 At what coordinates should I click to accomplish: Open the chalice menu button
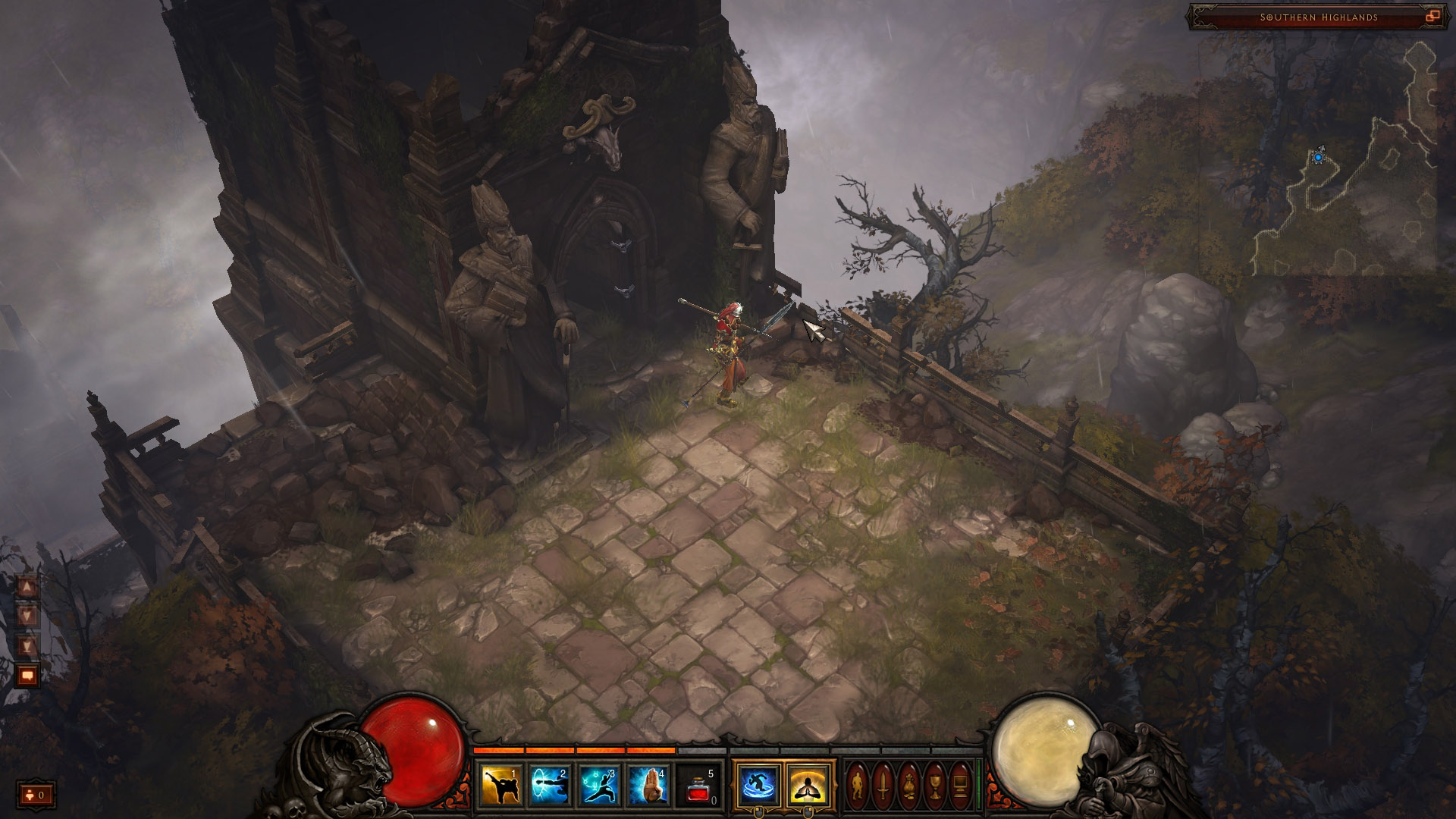click(935, 785)
